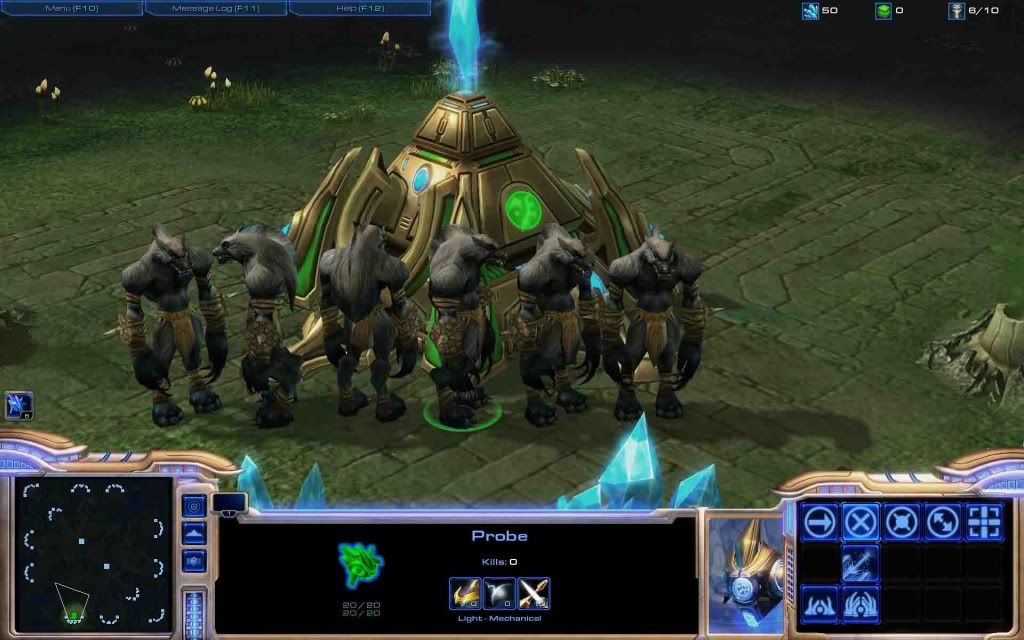Choose the Gather resources command
The image size is (1024, 640).
861,563
